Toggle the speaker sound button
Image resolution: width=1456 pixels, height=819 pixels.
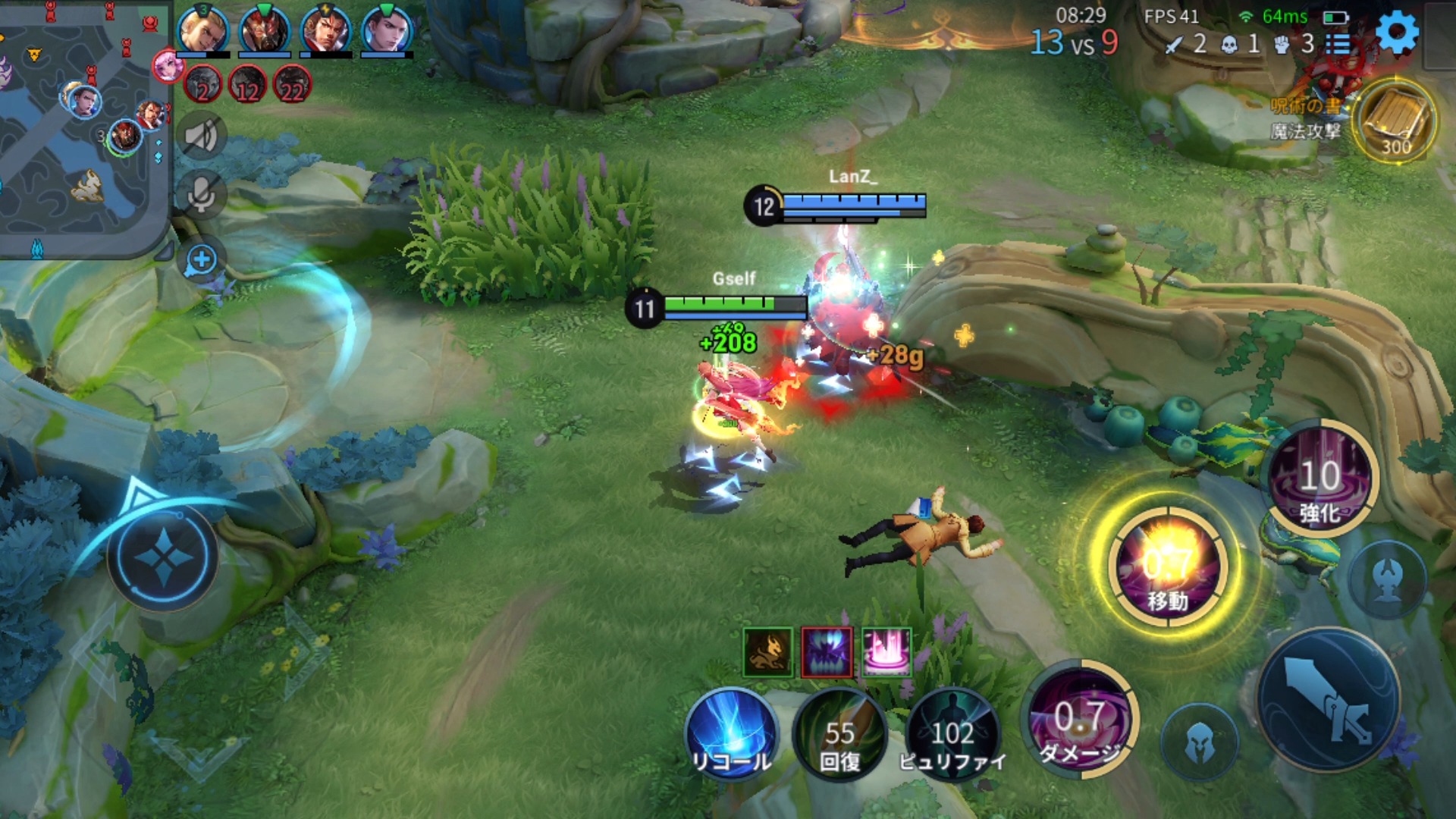(201, 136)
